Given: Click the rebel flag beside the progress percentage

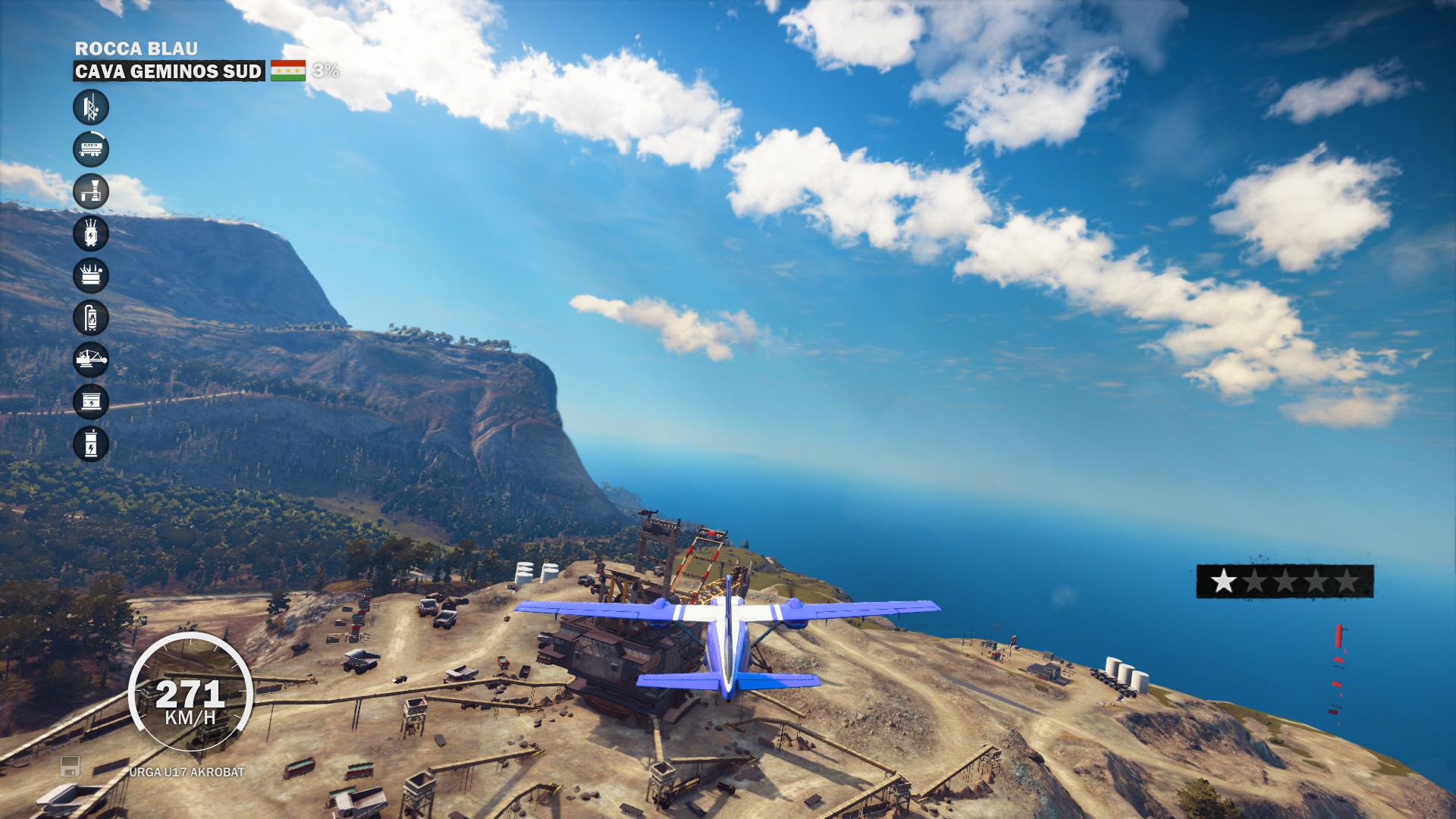Looking at the screenshot, I should pos(289,72).
